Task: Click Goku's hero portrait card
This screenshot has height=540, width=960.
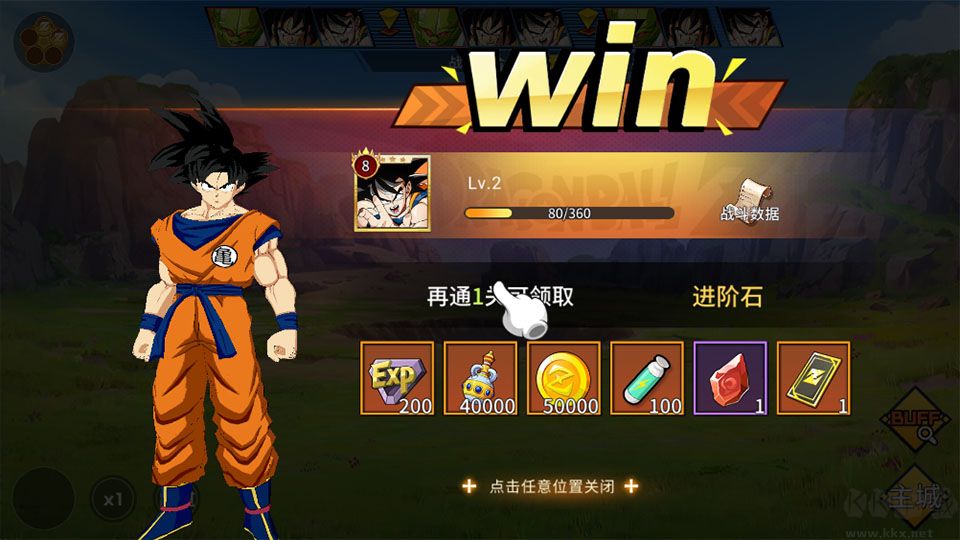Action: pos(392,193)
